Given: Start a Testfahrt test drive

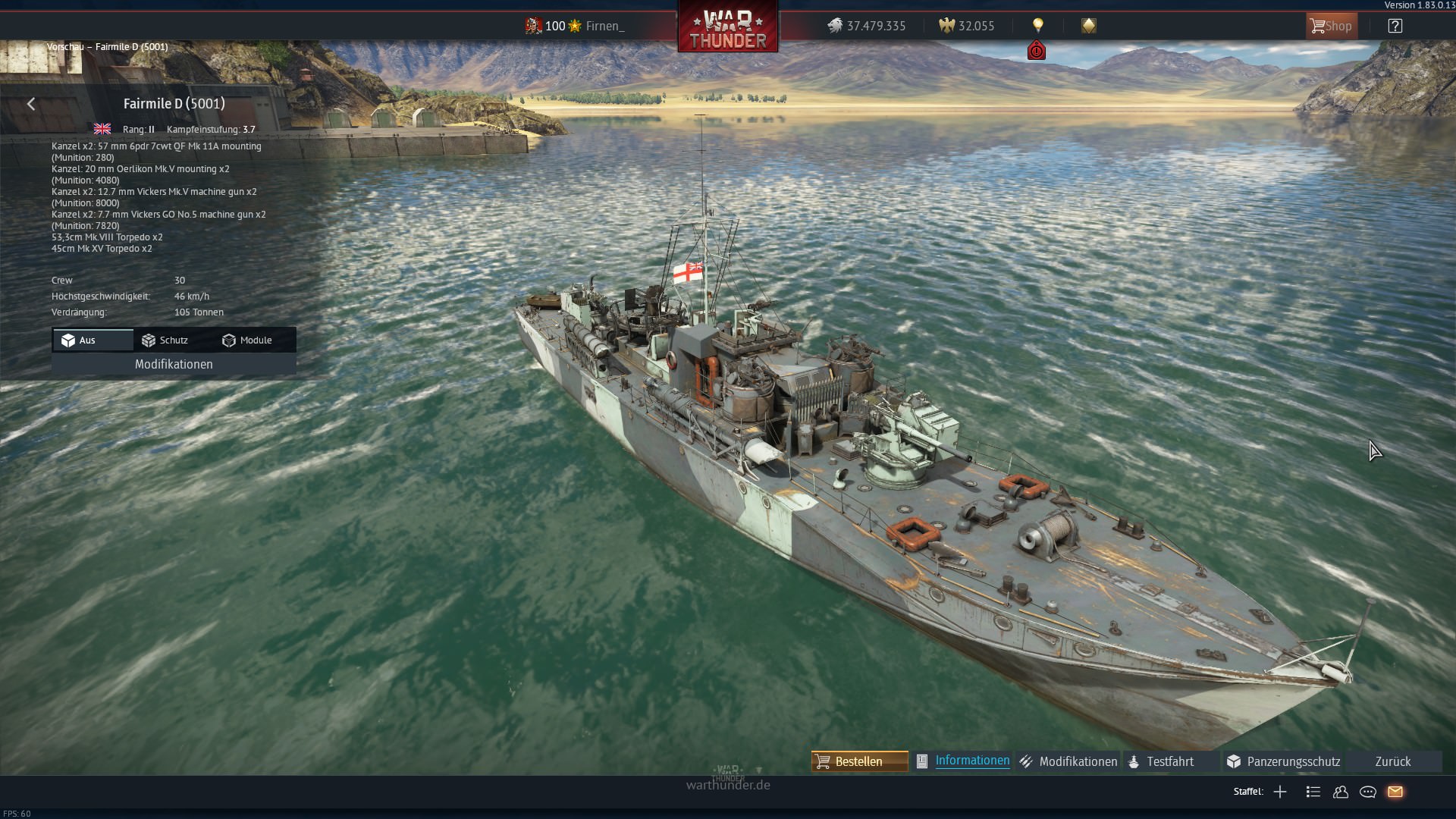Looking at the screenshot, I should (1161, 761).
